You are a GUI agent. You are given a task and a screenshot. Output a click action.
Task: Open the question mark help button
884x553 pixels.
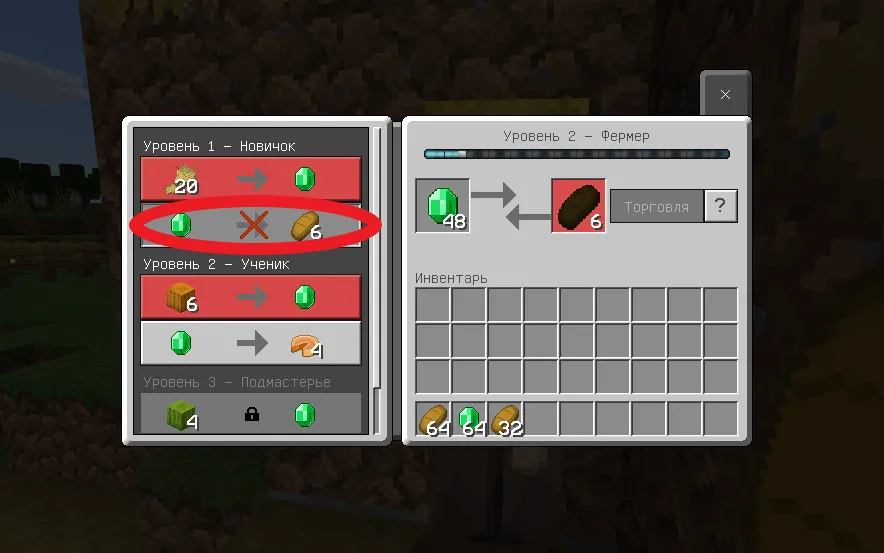tap(720, 207)
